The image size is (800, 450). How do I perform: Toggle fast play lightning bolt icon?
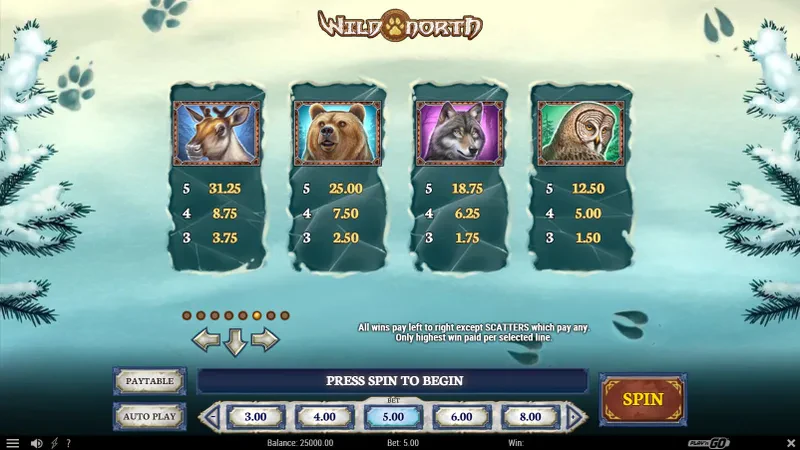[x=54, y=443]
